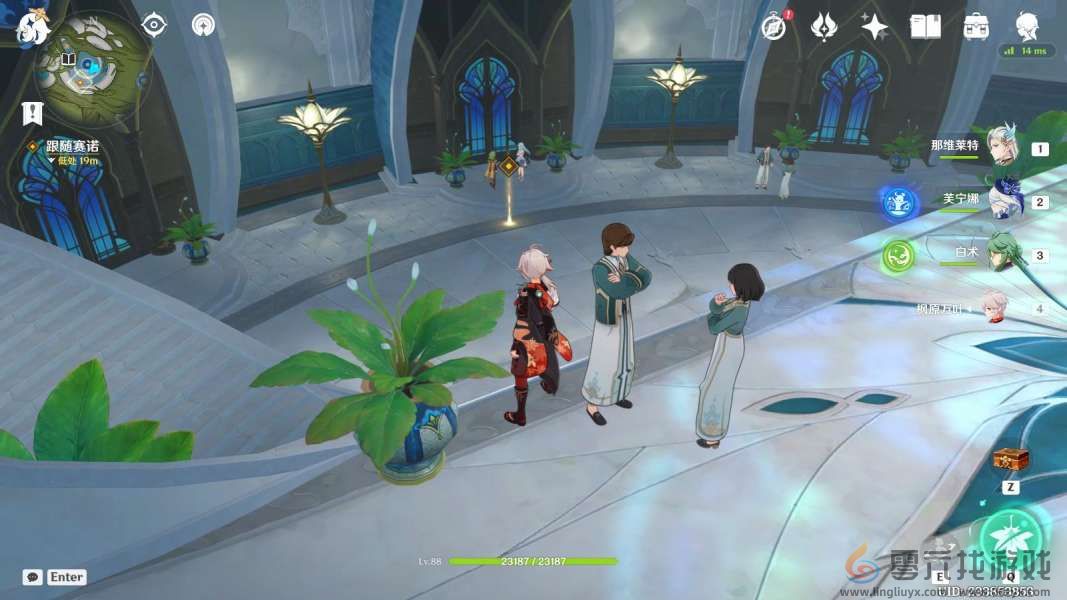Screen dimensions: 1067x600
Task: Click the round sparkle signal icon
Action: tap(204, 25)
